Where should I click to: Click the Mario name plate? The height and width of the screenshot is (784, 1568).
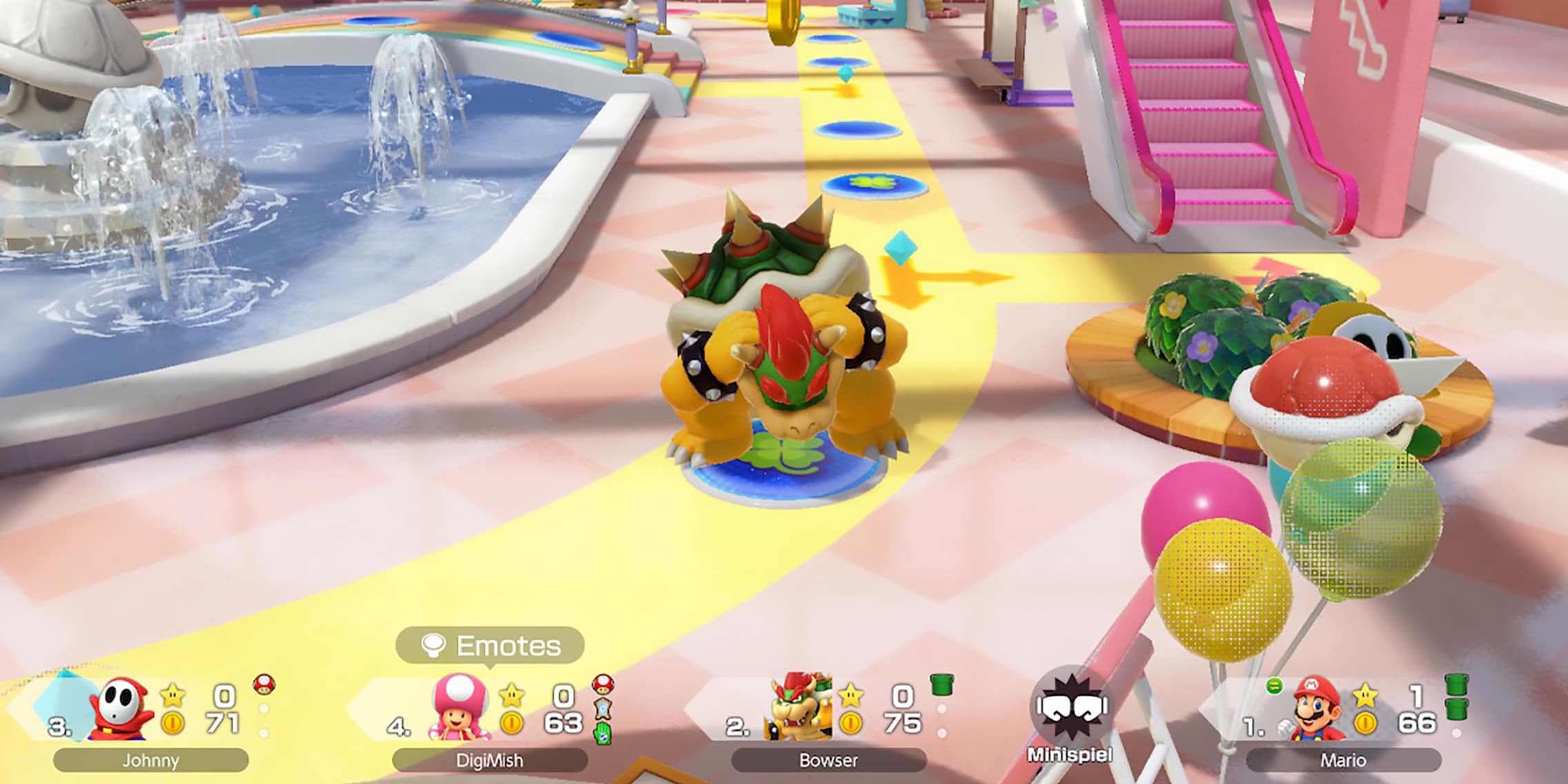(1342, 761)
